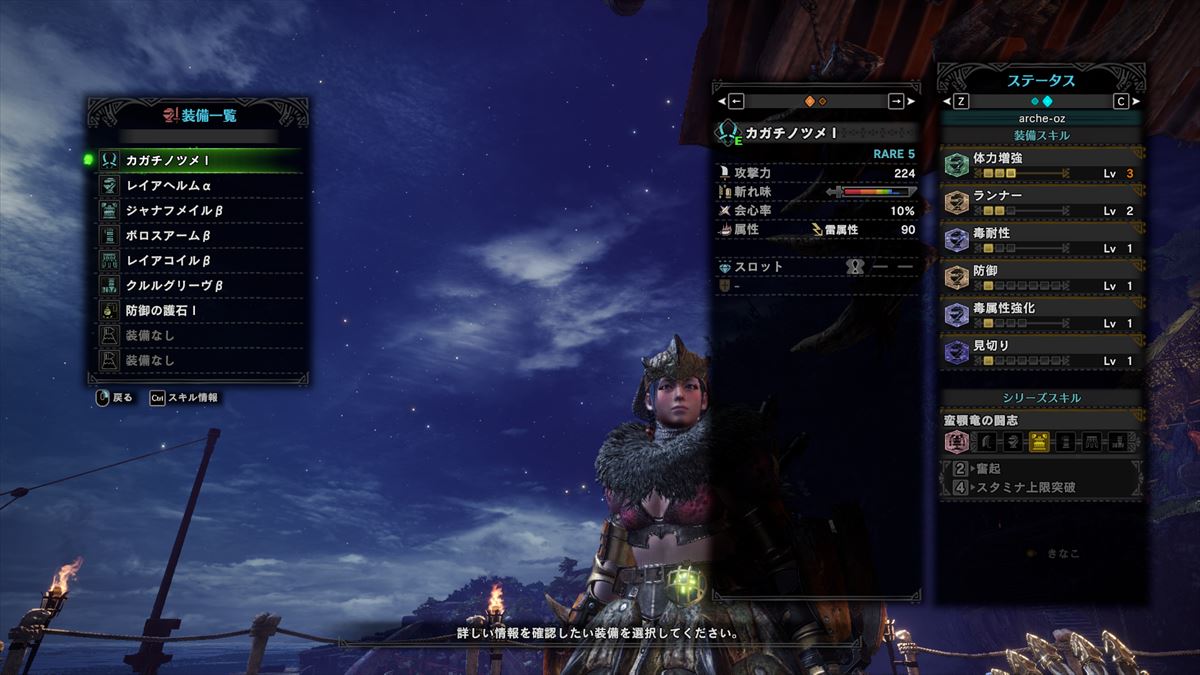Image resolution: width=1200 pixels, height=675 pixels.
Task: Switch status page with the C arrow
Action: tap(1120, 101)
